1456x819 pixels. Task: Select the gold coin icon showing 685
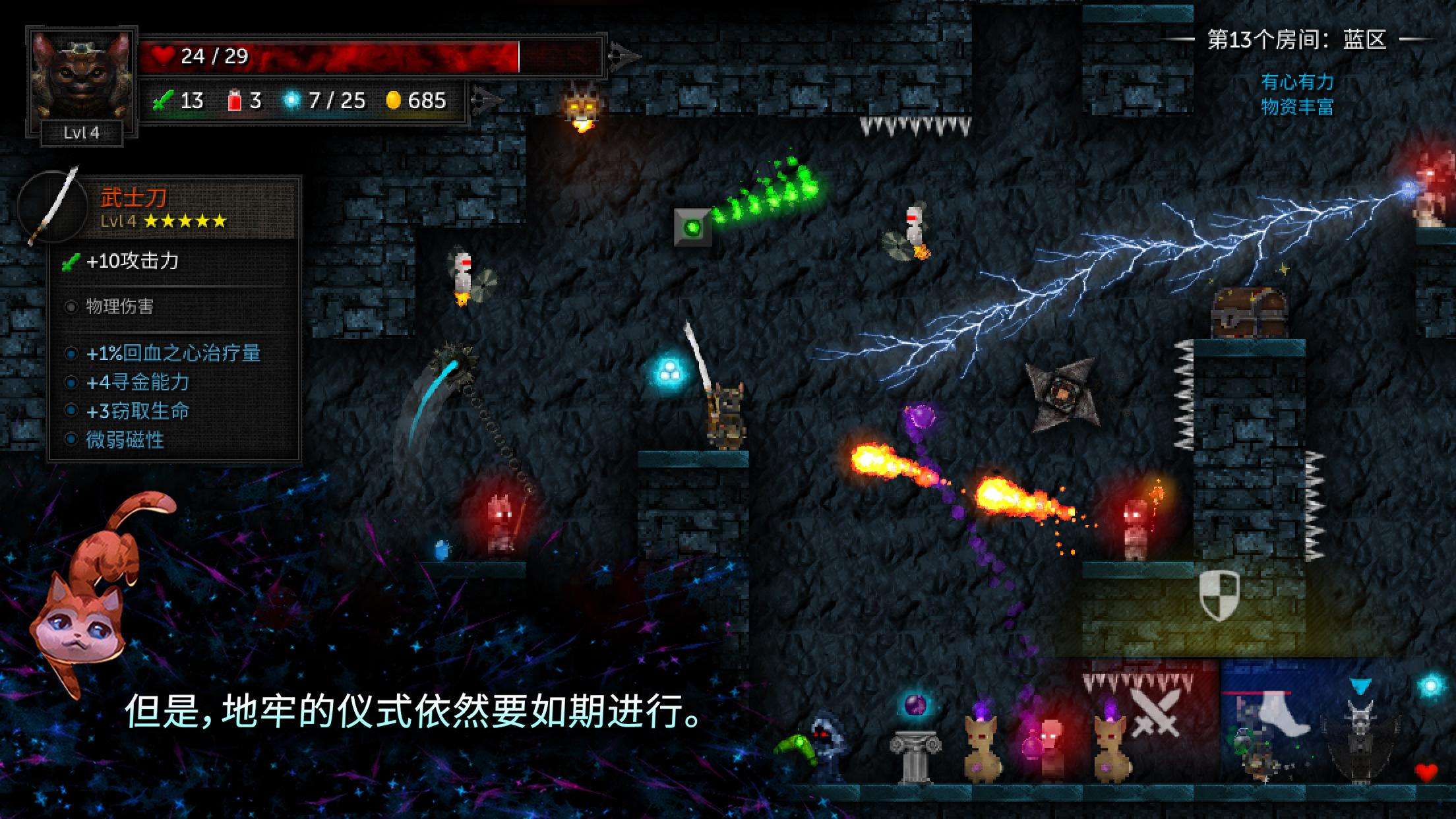[x=396, y=100]
